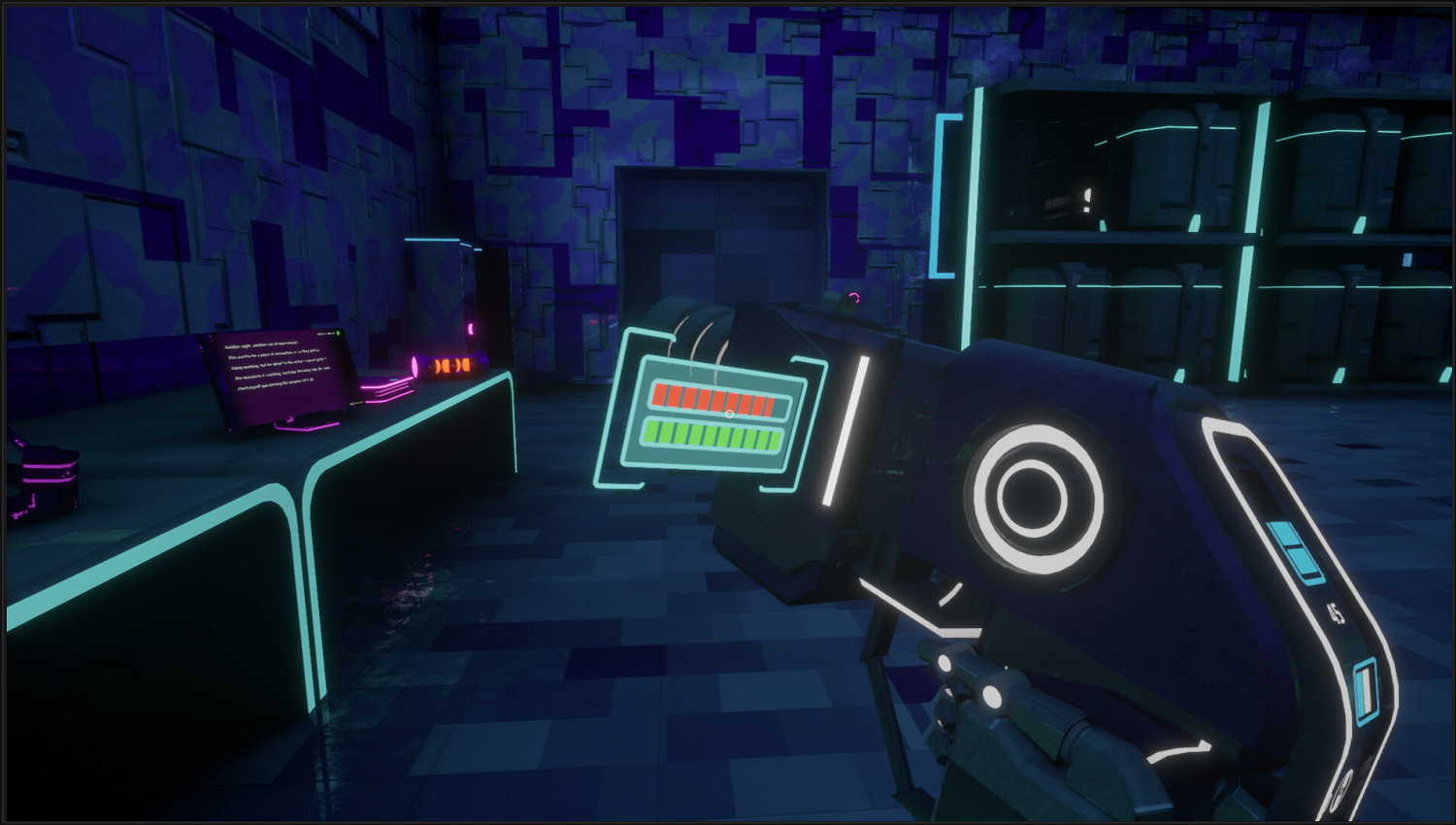The width and height of the screenshot is (1456, 825).
Task: Click the small pink emblem above the doorway frame
Action: click(854, 297)
